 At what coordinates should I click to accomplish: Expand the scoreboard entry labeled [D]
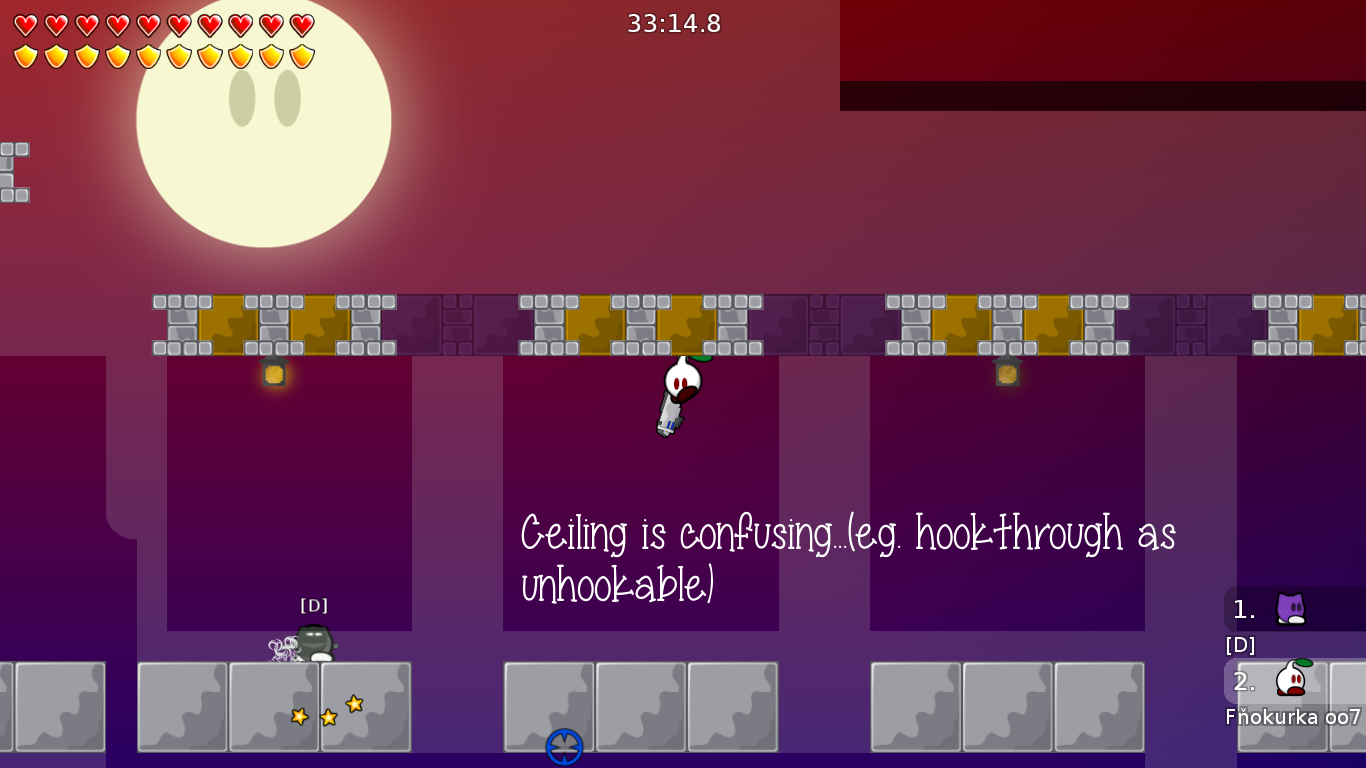1240,645
